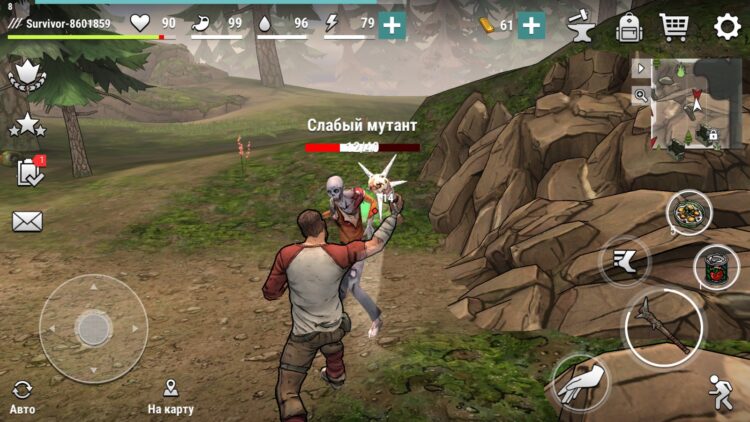Tap the hand interact button
Viewport: 750px width, 422px height.
pos(581,382)
